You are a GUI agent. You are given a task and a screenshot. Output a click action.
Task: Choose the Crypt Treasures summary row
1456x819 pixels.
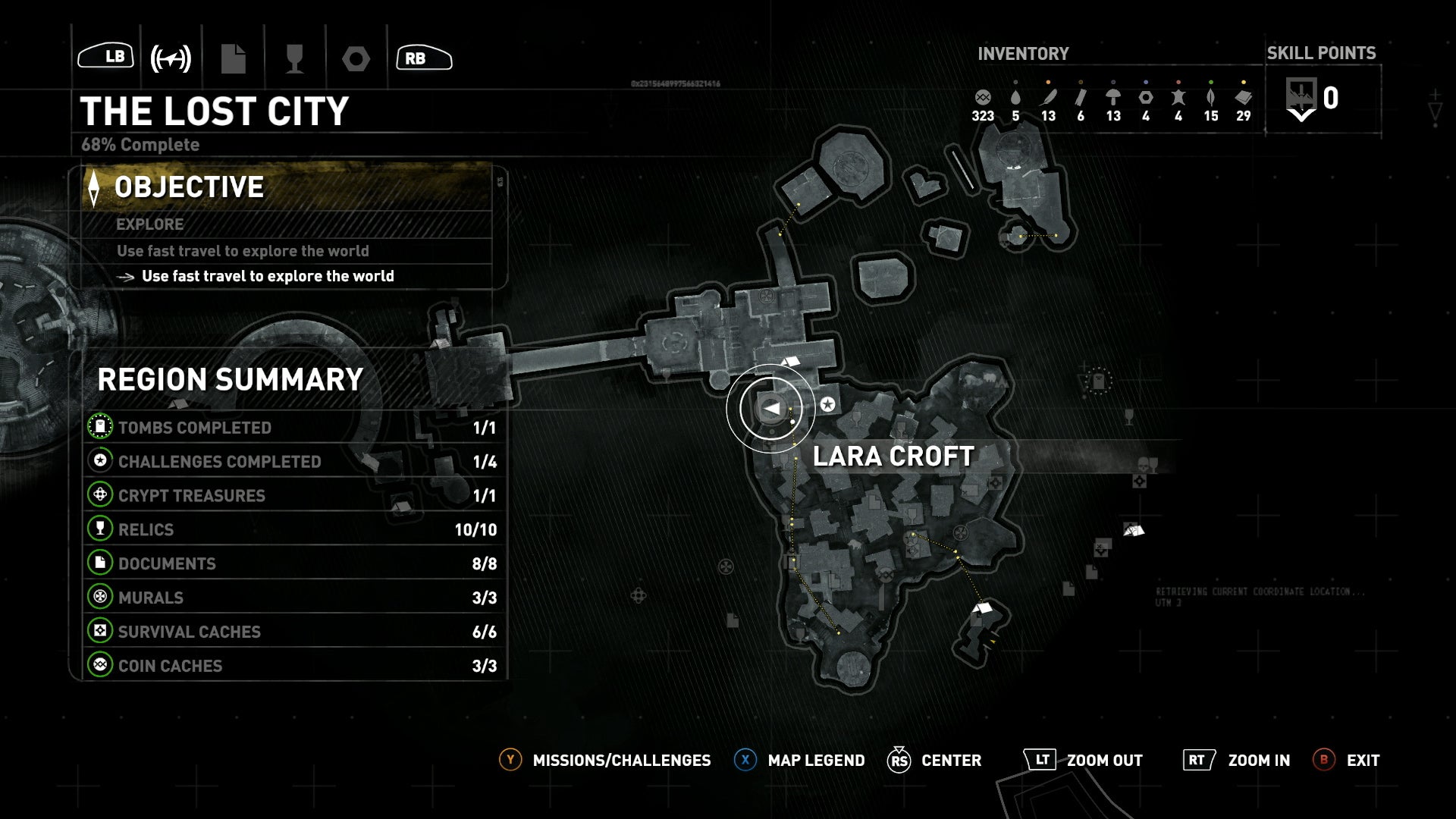293,496
